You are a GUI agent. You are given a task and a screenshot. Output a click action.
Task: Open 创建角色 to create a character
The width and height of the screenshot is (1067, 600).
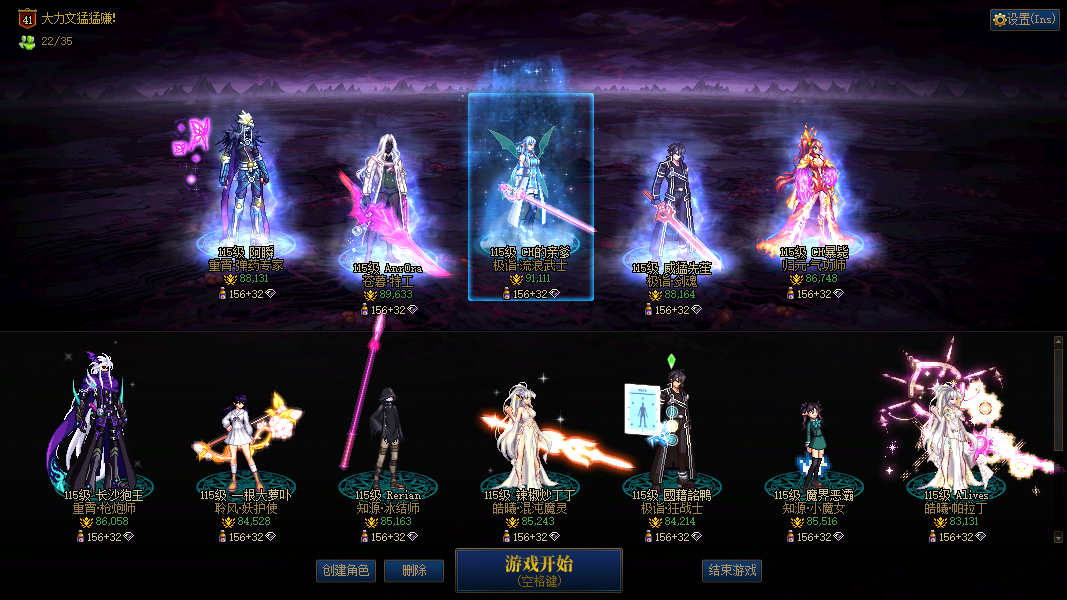pos(345,571)
